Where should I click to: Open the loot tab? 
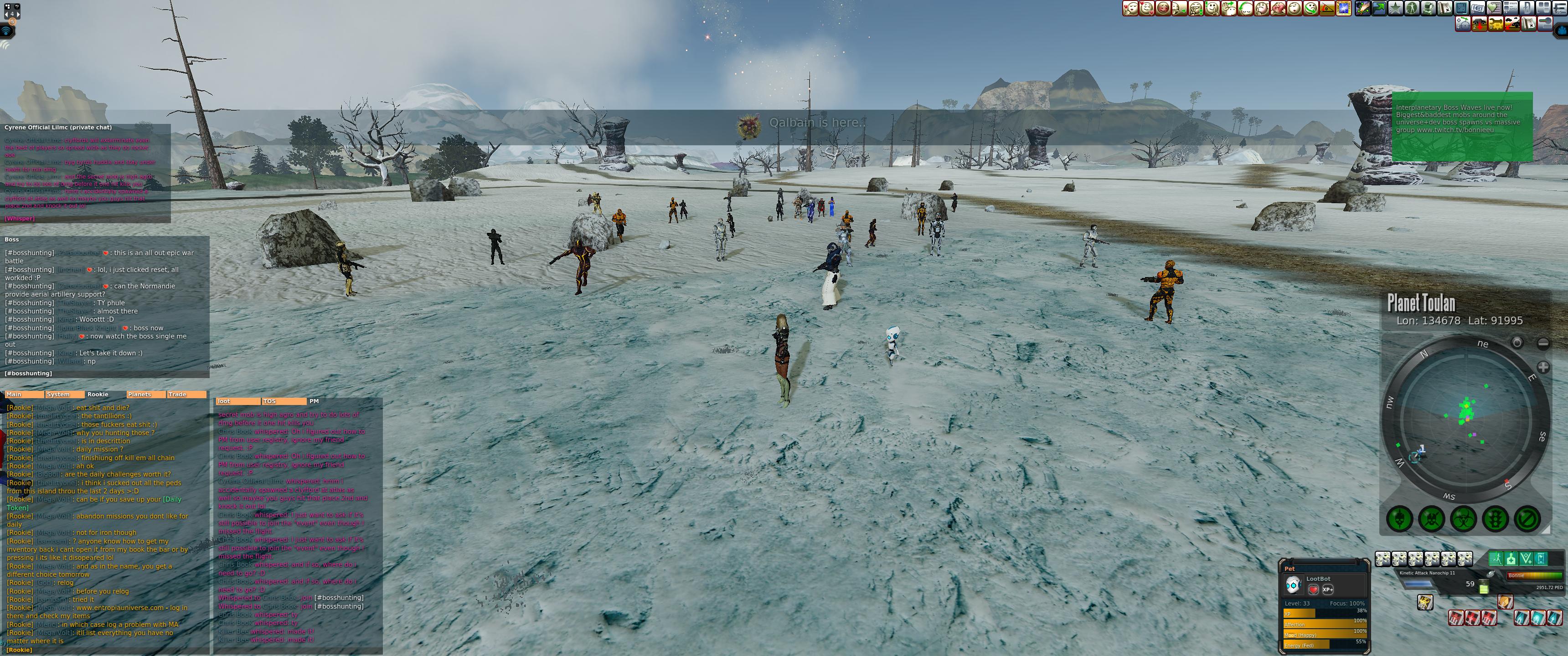[x=237, y=401]
